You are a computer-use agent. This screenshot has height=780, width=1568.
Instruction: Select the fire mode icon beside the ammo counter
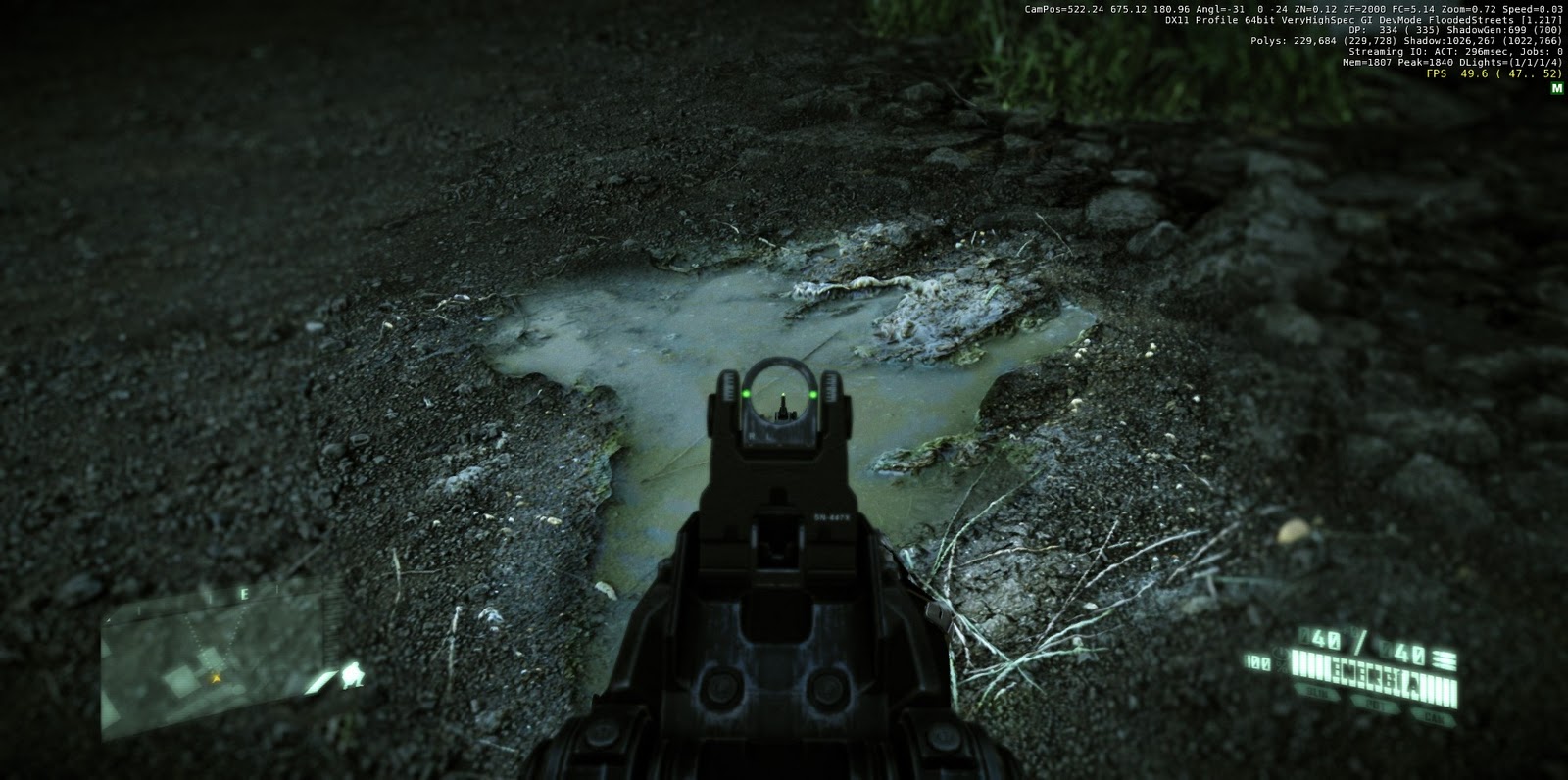(x=1443, y=658)
